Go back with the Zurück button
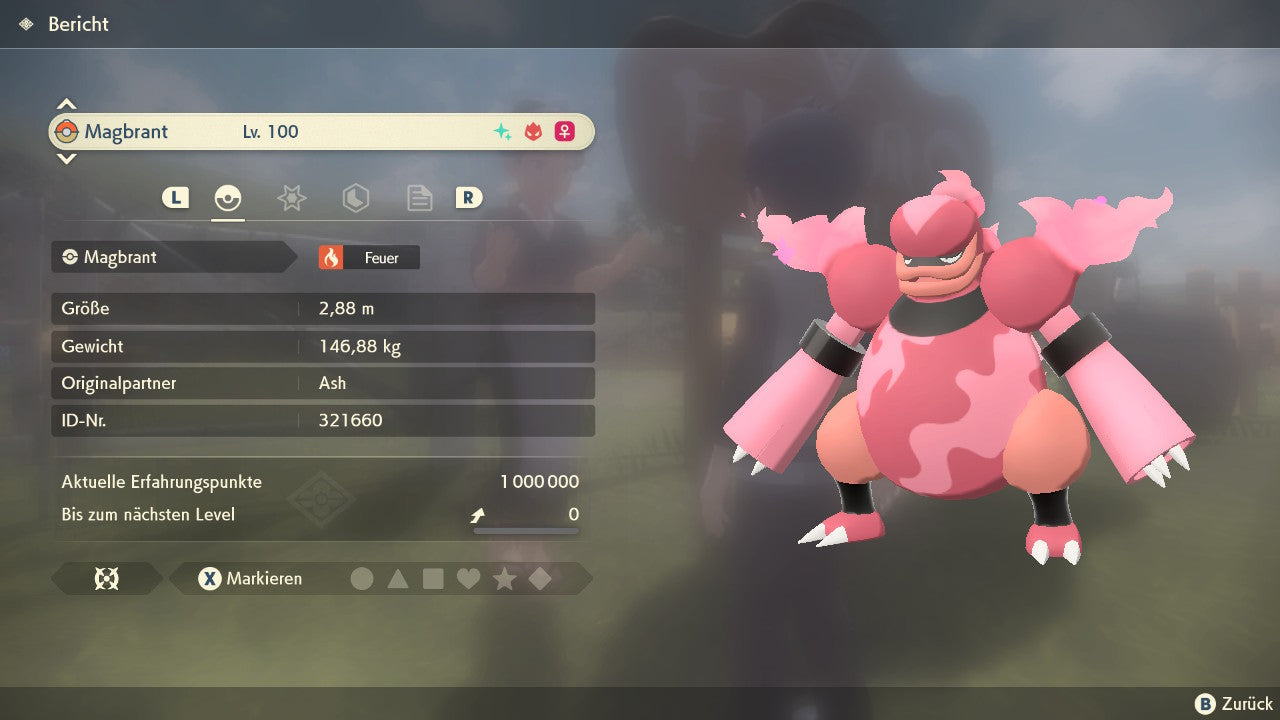1280x720 pixels. tap(1234, 704)
